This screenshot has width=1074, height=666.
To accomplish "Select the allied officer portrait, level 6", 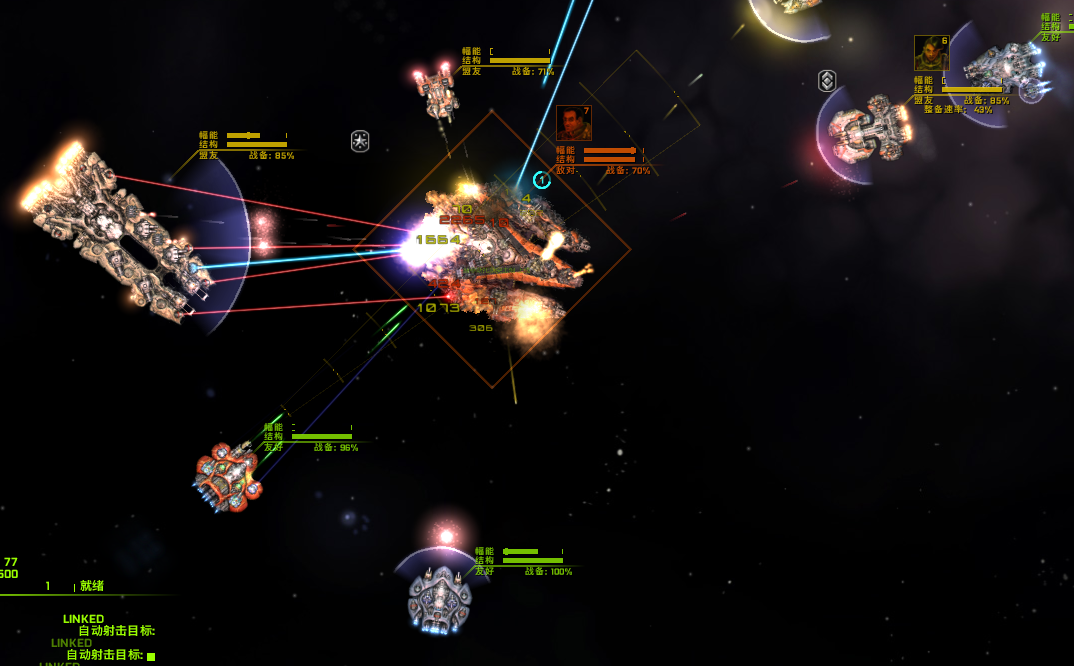I will (931, 53).
